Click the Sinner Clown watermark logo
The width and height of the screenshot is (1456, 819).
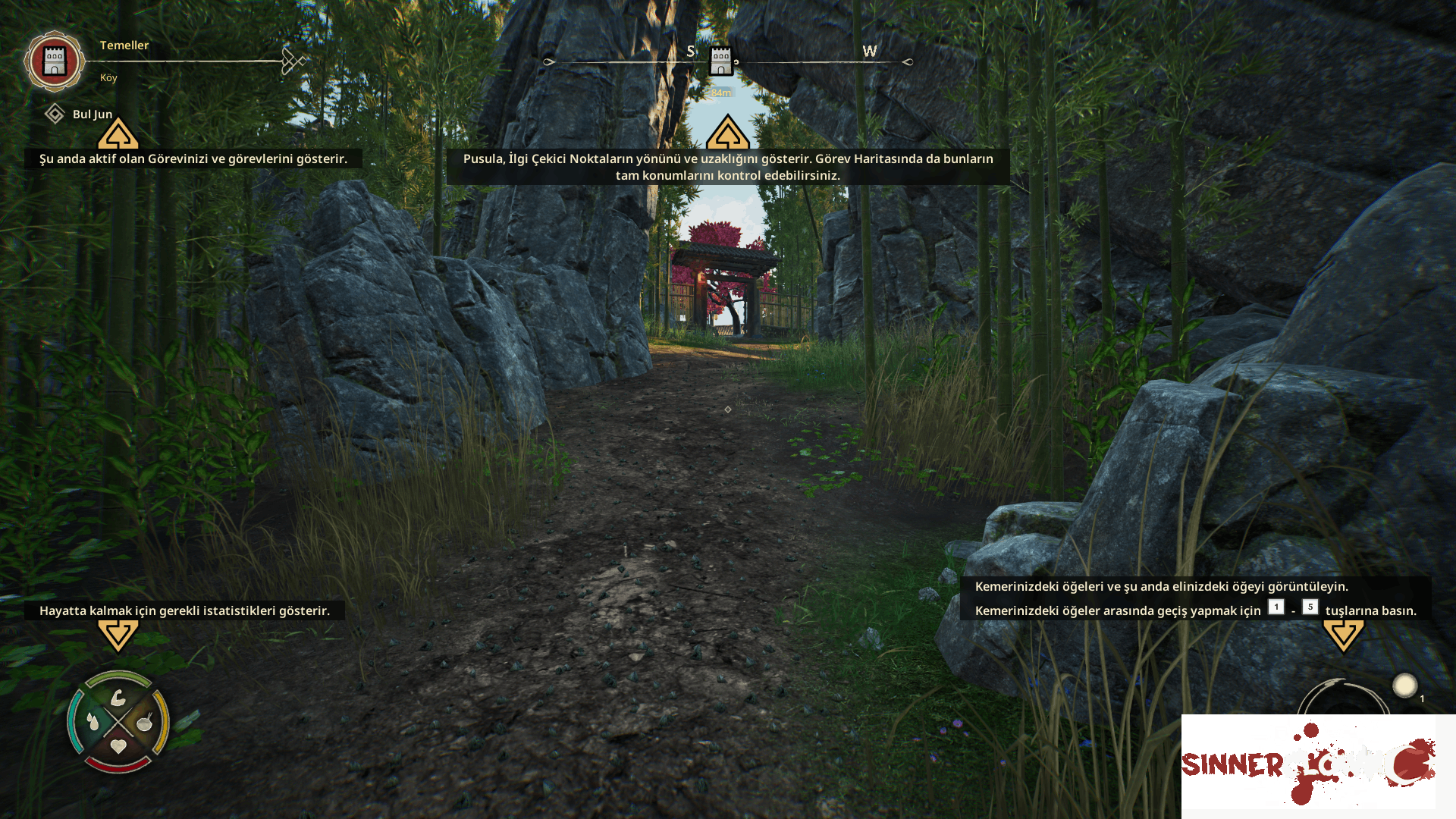1308,762
